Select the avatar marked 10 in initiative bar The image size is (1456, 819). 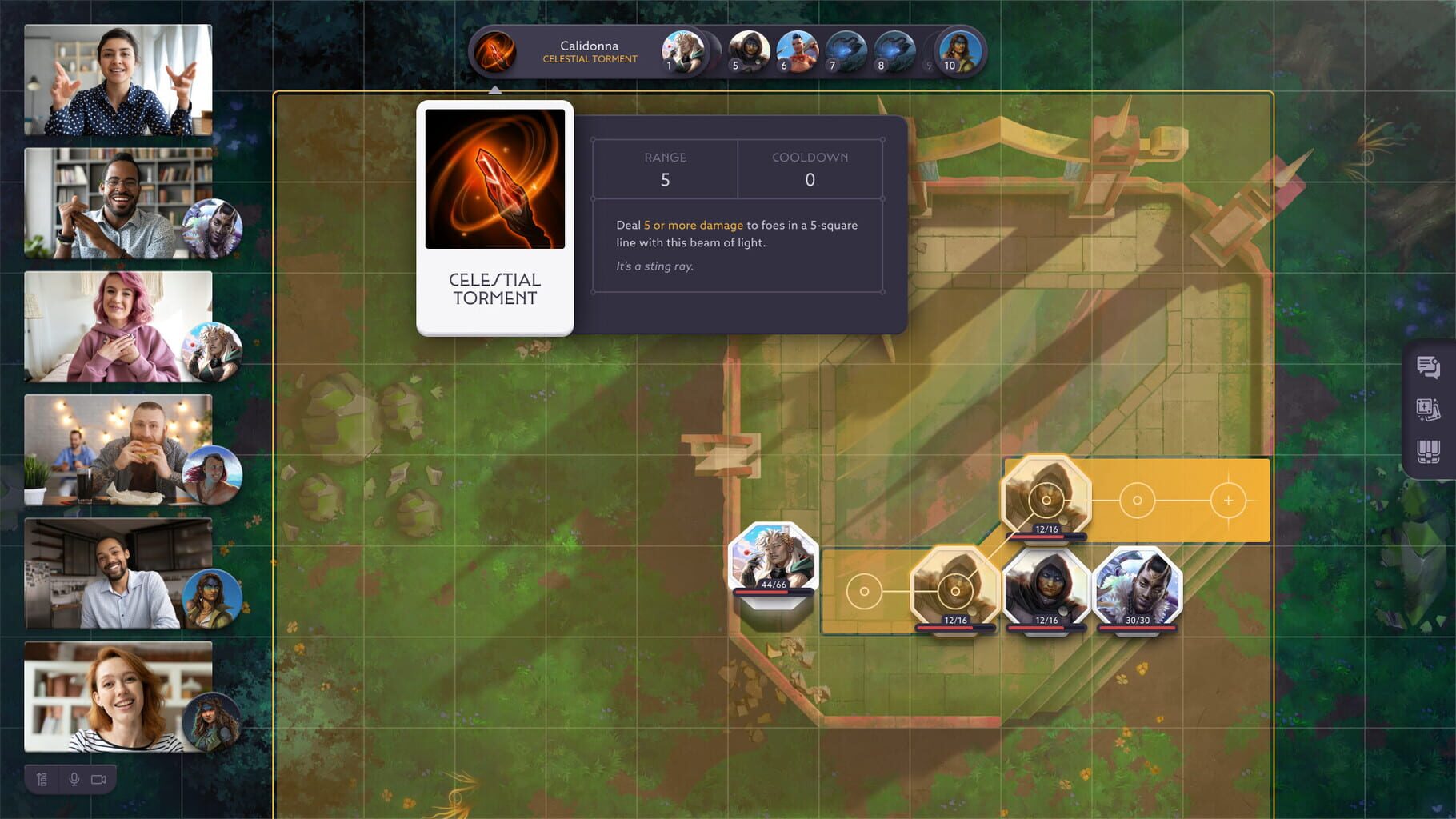point(957,51)
